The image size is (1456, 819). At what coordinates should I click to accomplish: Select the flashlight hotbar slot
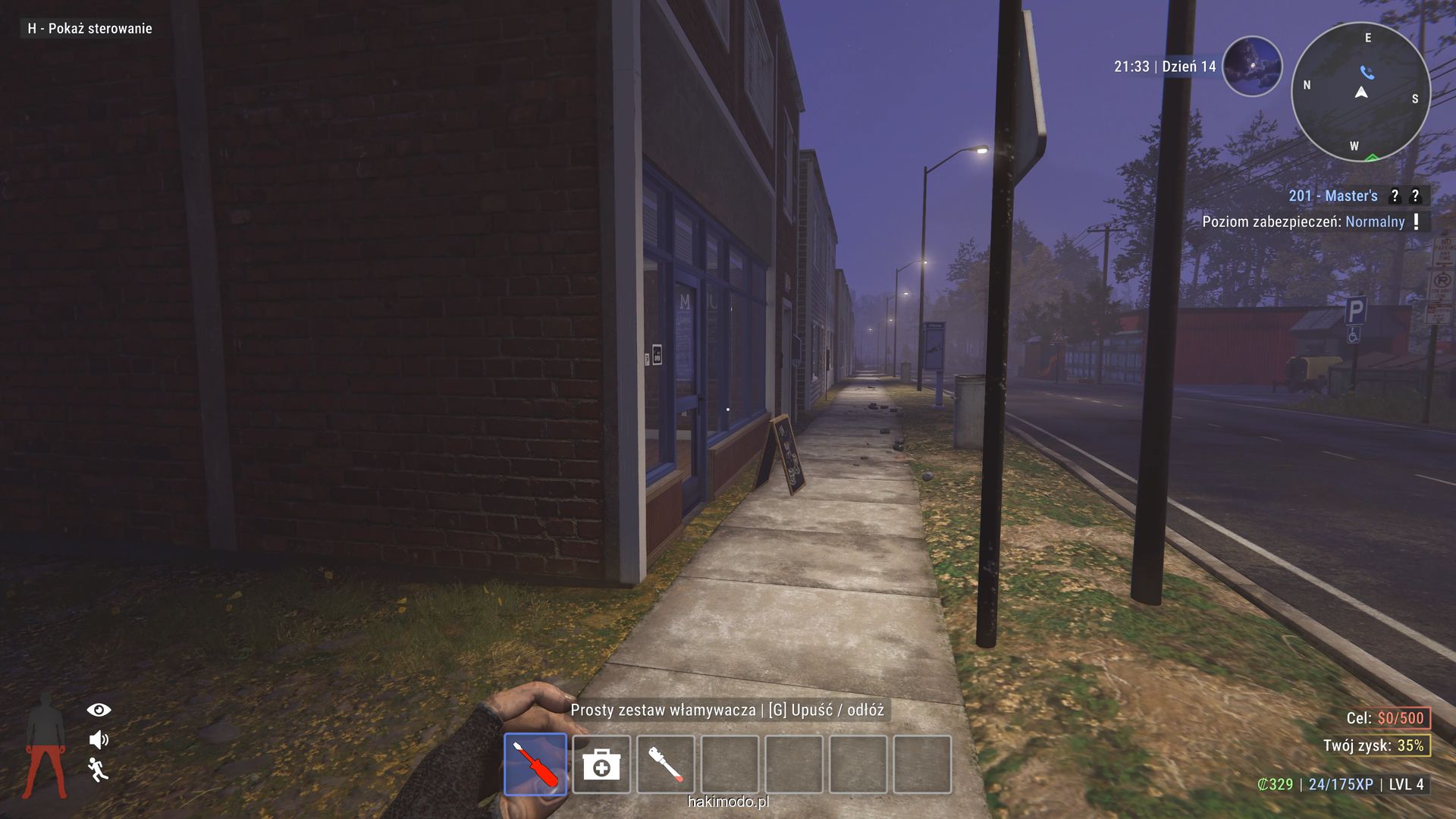pyautogui.click(x=665, y=764)
